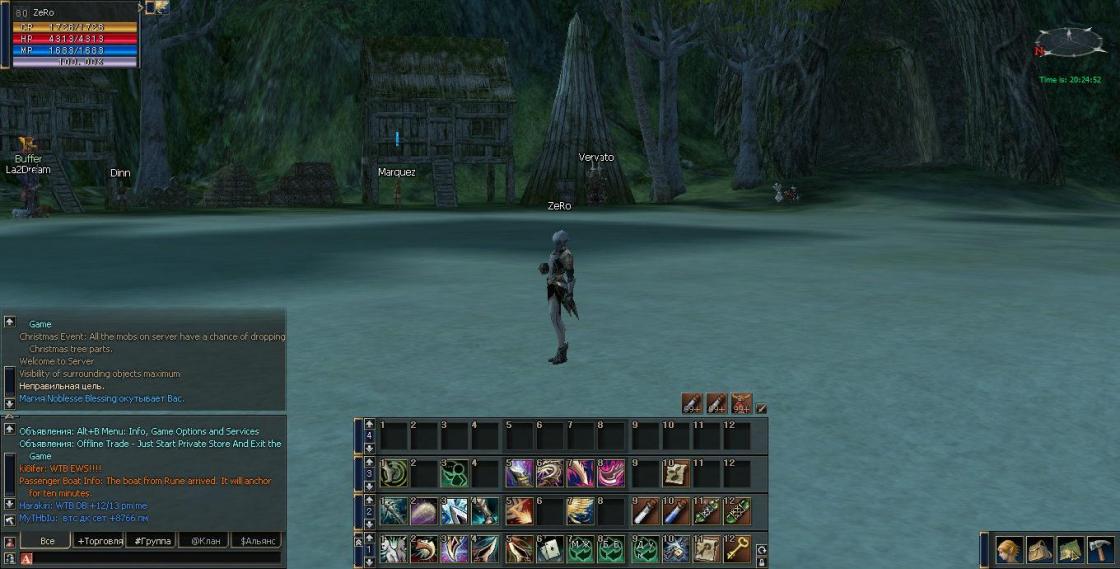The height and width of the screenshot is (569, 1120).
Task: Open the map icon in the menu bar
Action: click(x=1071, y=549)
